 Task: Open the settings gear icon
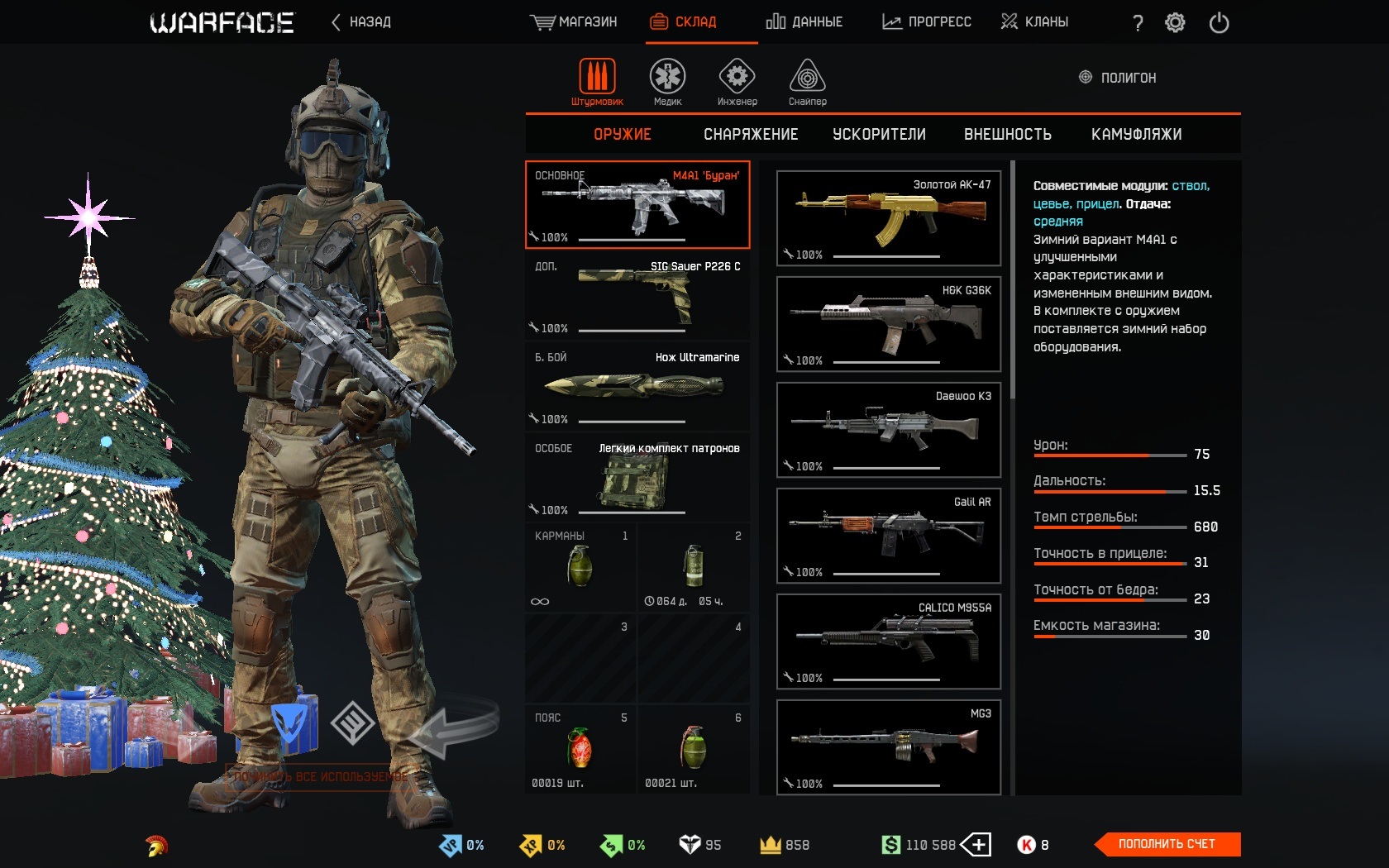pos(1175,23)
